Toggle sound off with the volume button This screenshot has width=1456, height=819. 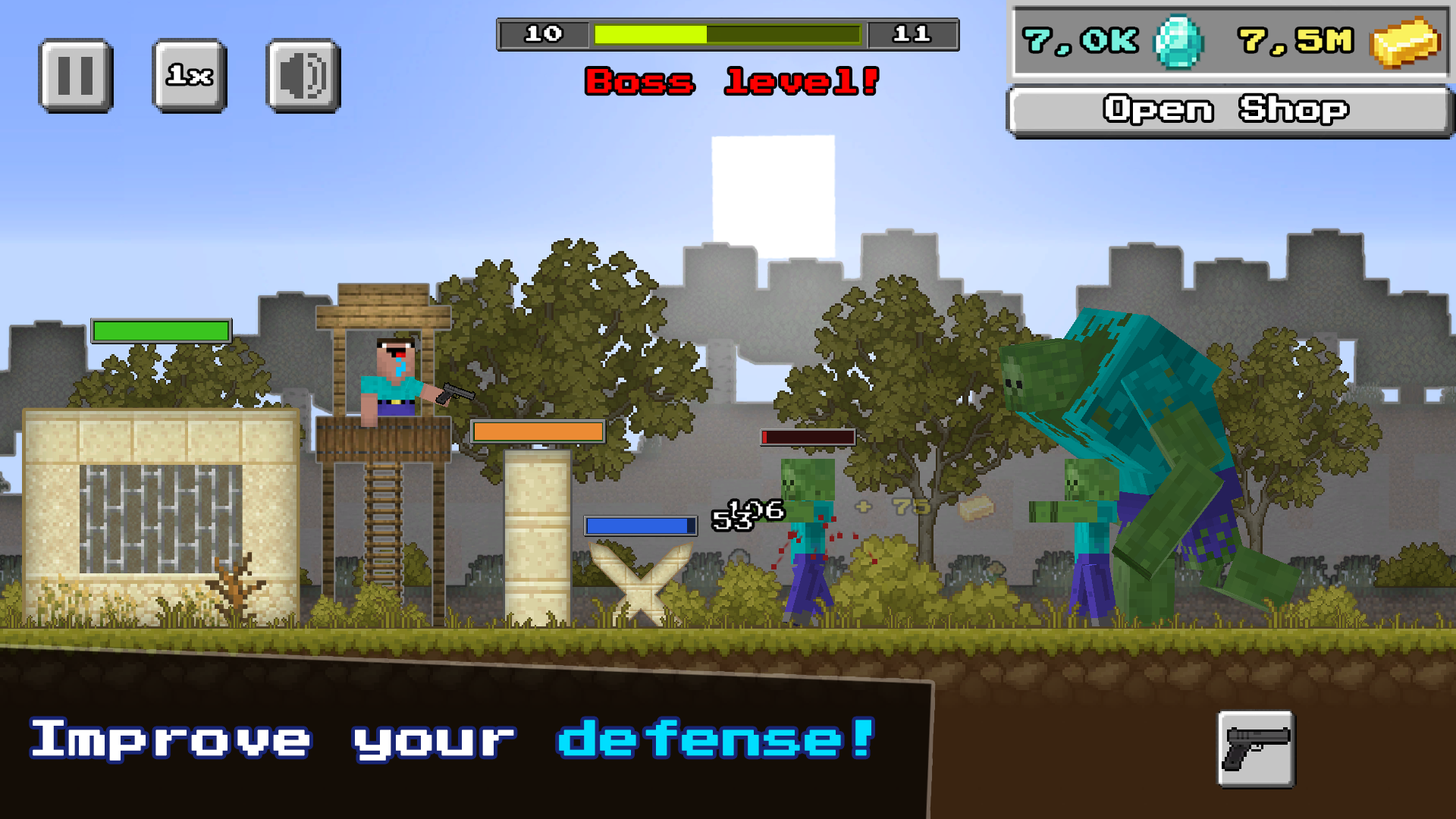pos(301,75)
